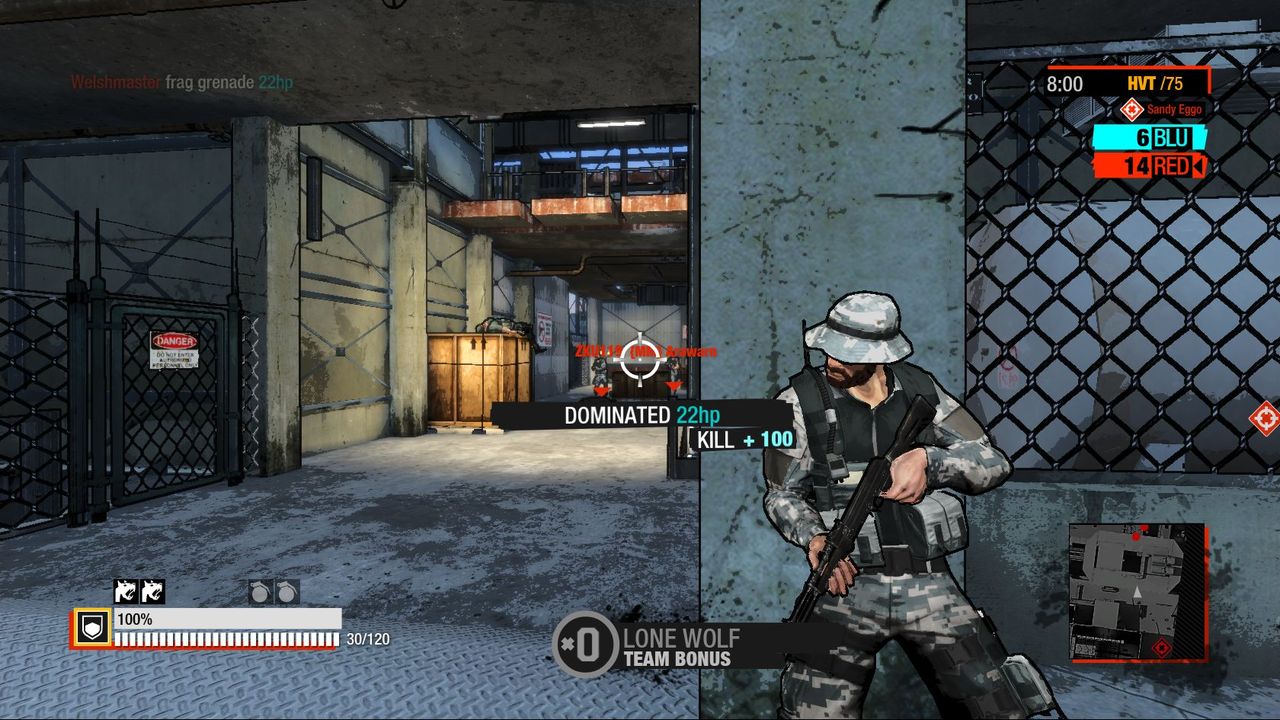The height and width of the screenshot is (720, 1280).
Task: Click the Sandy Eggo player name
Action: pos(1173,111)
